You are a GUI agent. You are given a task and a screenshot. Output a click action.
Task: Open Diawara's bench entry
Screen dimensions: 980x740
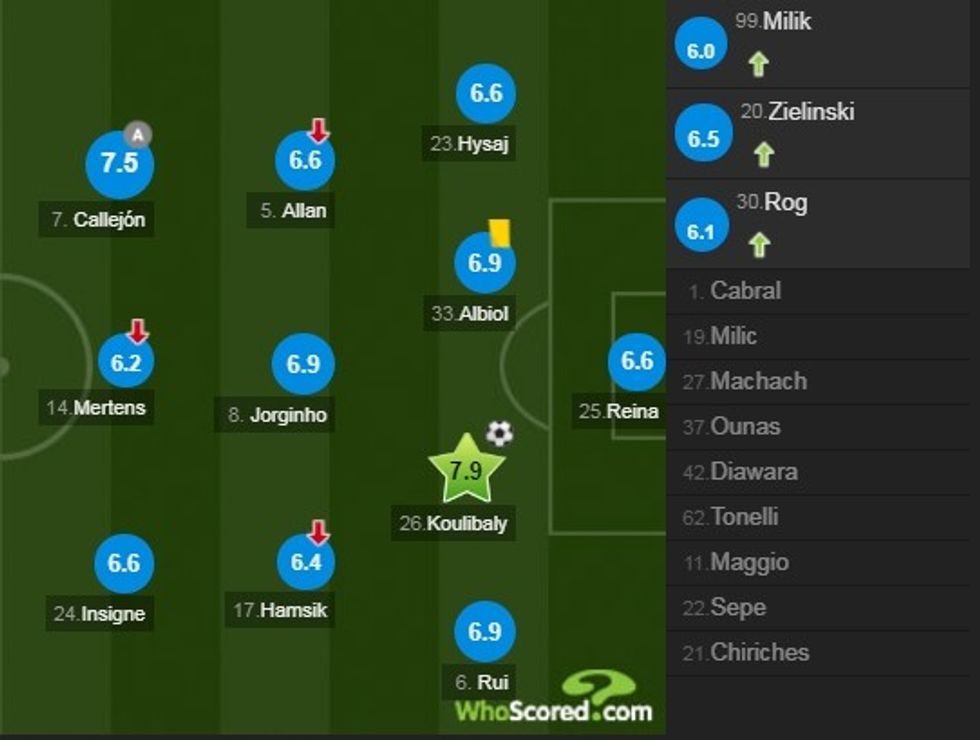753,472
